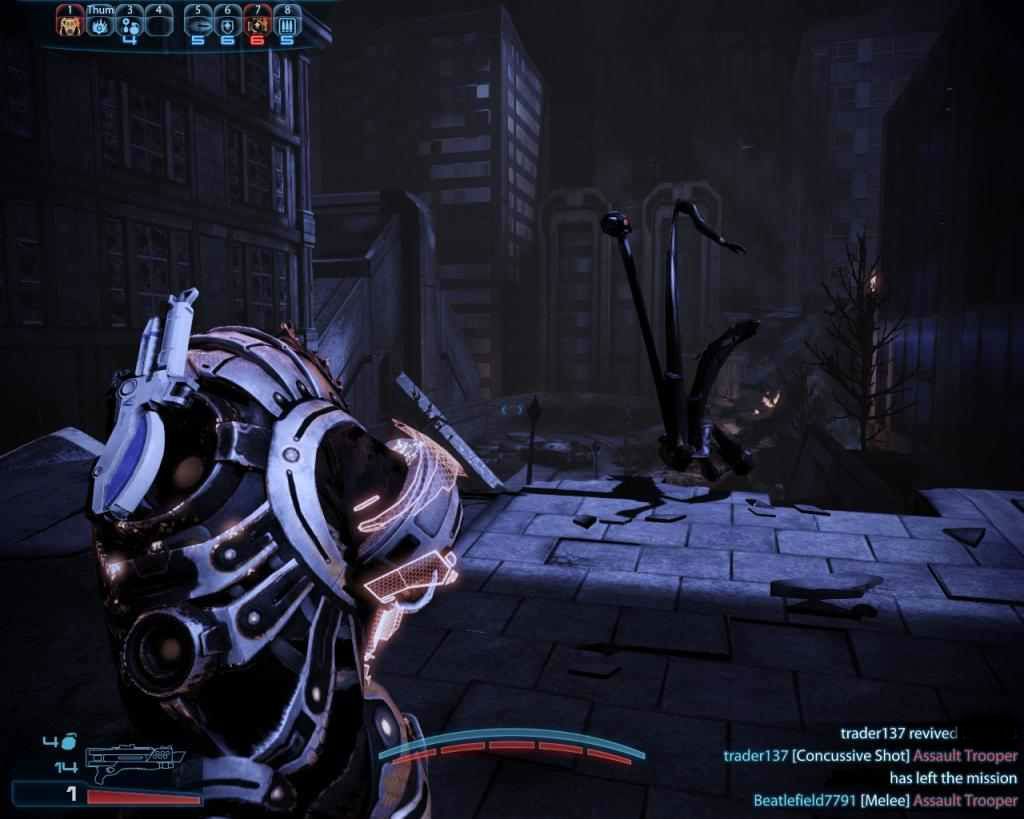1024x819 pixels.
Task: Activate the red-highlighted consumable in slot 7
Action: coord(257,23)
